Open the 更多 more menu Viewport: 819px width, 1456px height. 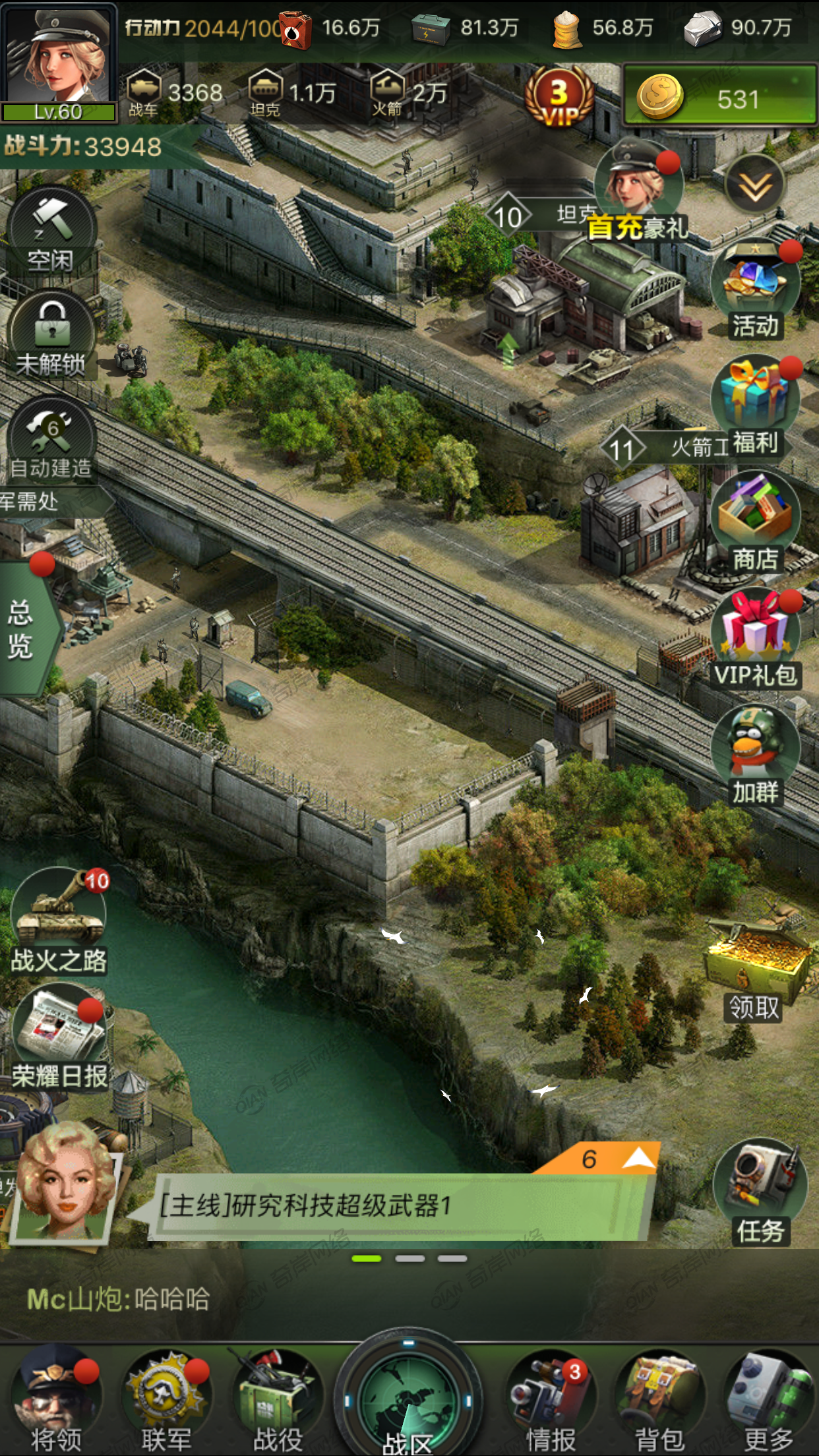[x=769, y=1401]
